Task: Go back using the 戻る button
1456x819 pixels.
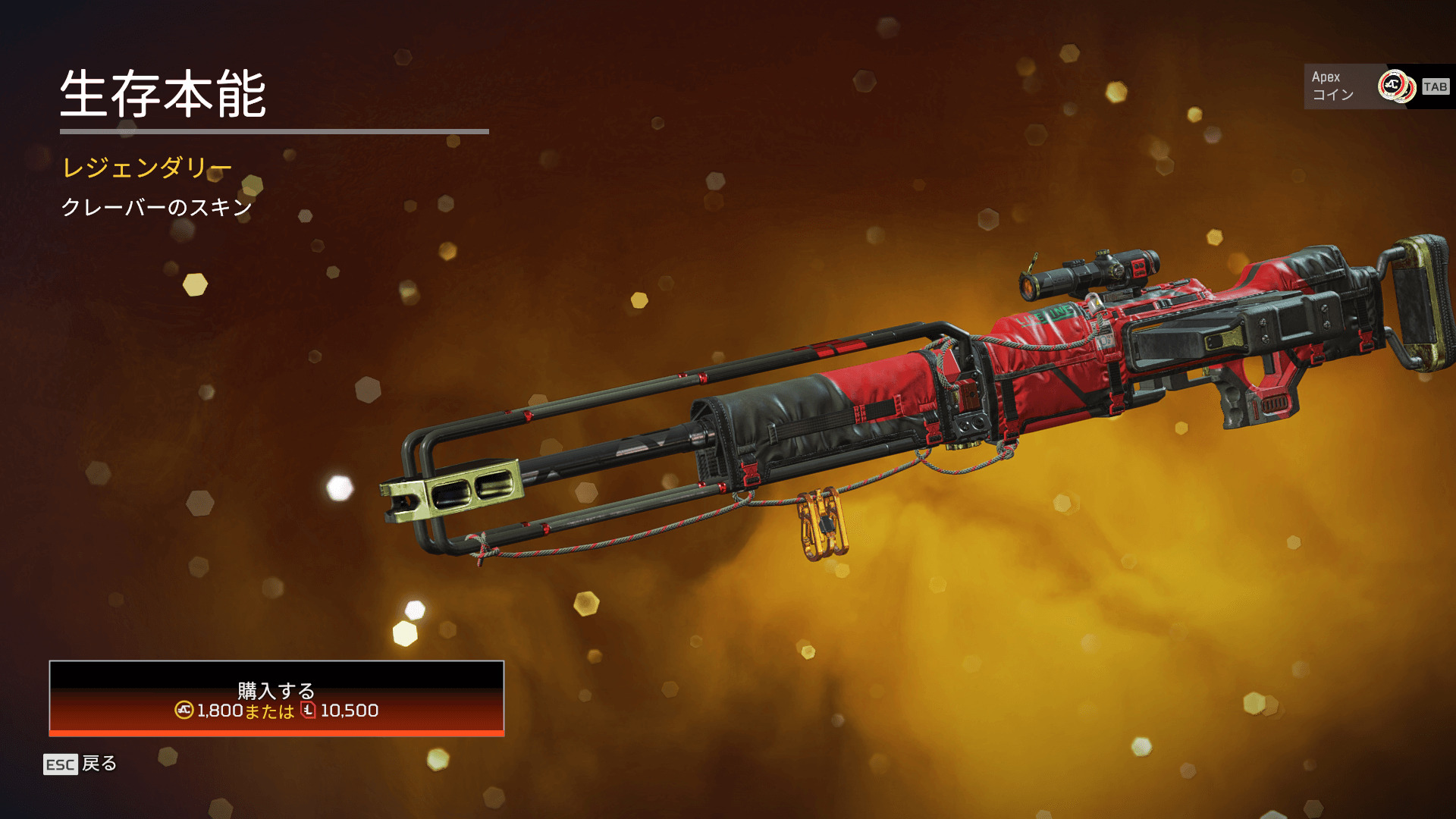Action: coord(80,764)
